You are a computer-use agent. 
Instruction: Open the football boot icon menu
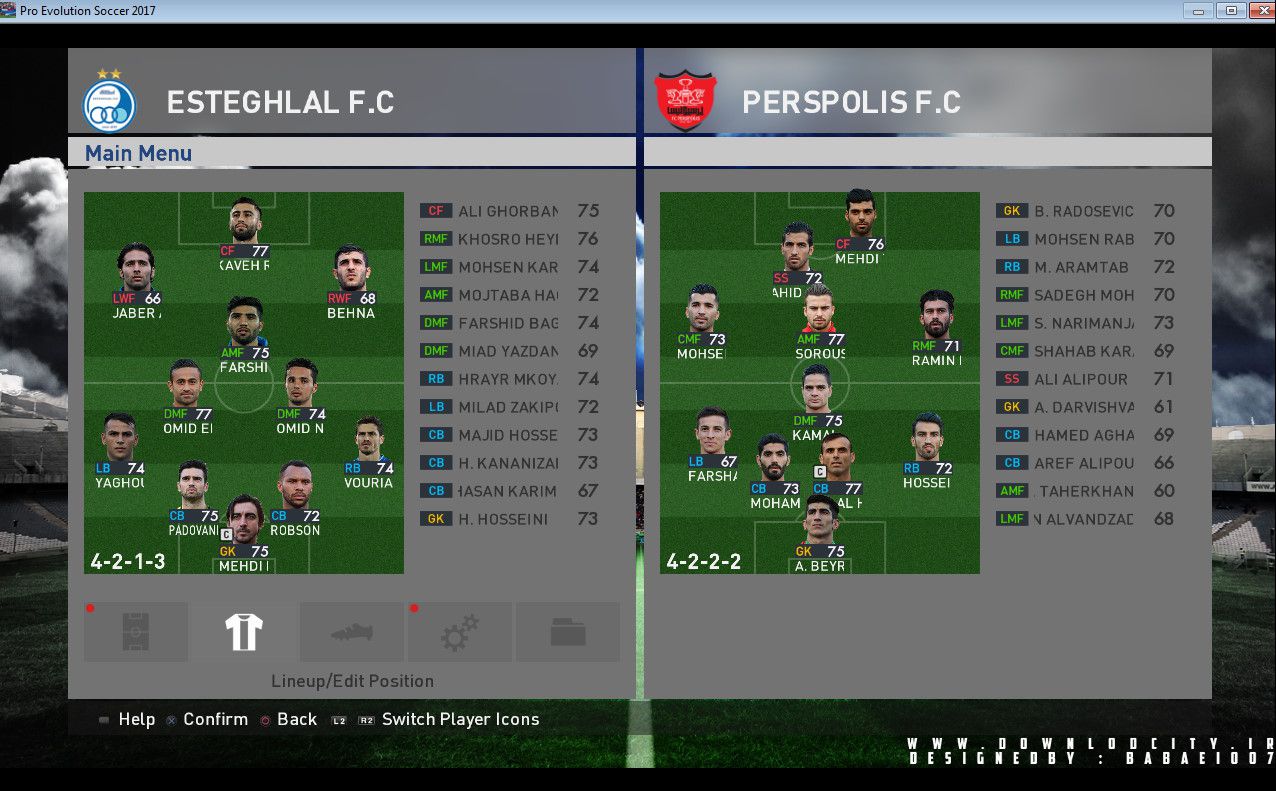click(x=352, y=632)
